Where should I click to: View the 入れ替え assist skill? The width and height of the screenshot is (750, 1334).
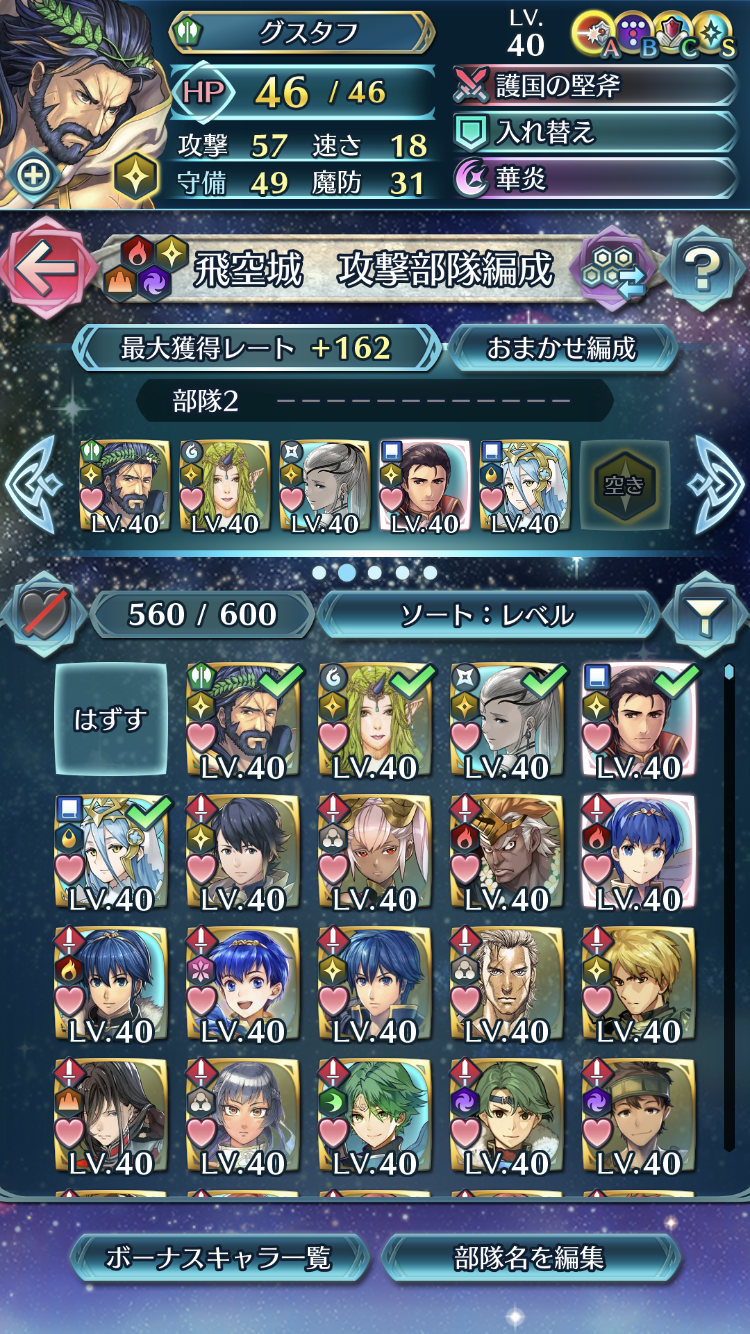[x=595, y=133]
